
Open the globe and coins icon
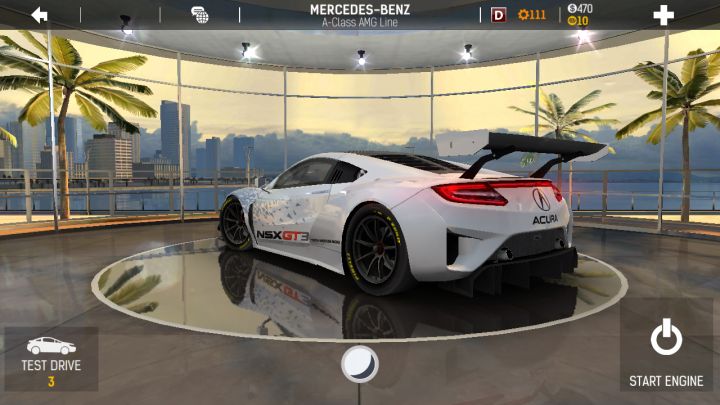(200, 14)
